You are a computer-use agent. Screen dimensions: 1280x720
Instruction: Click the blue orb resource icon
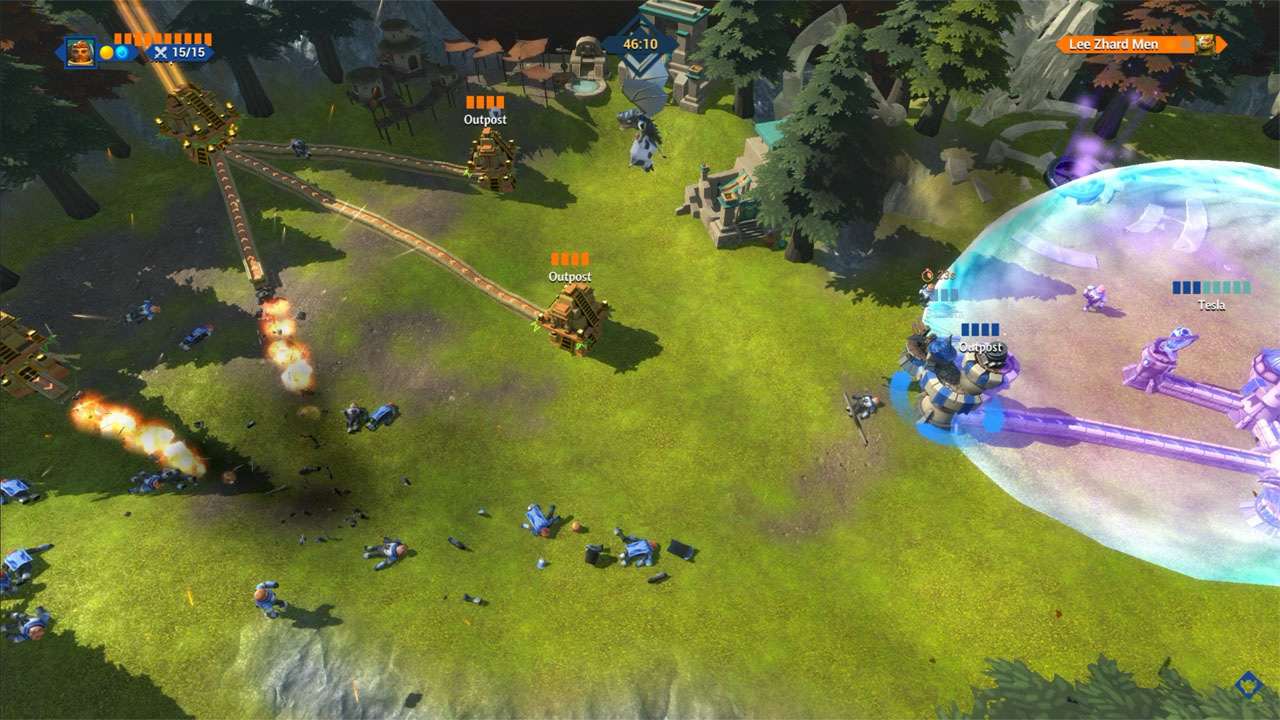tap(124, 52)
